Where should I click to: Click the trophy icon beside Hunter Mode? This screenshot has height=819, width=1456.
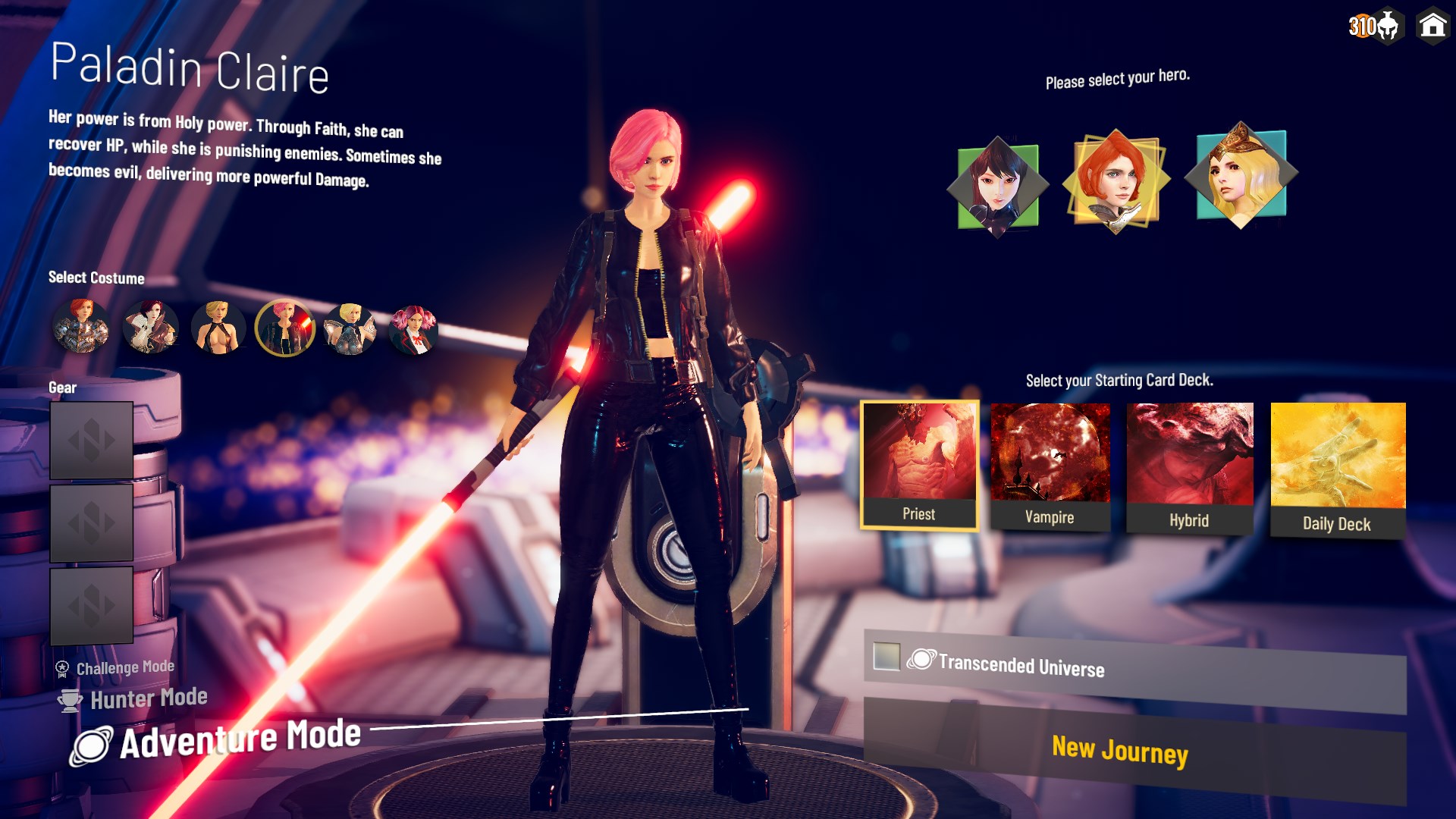(x=69, y=699)
